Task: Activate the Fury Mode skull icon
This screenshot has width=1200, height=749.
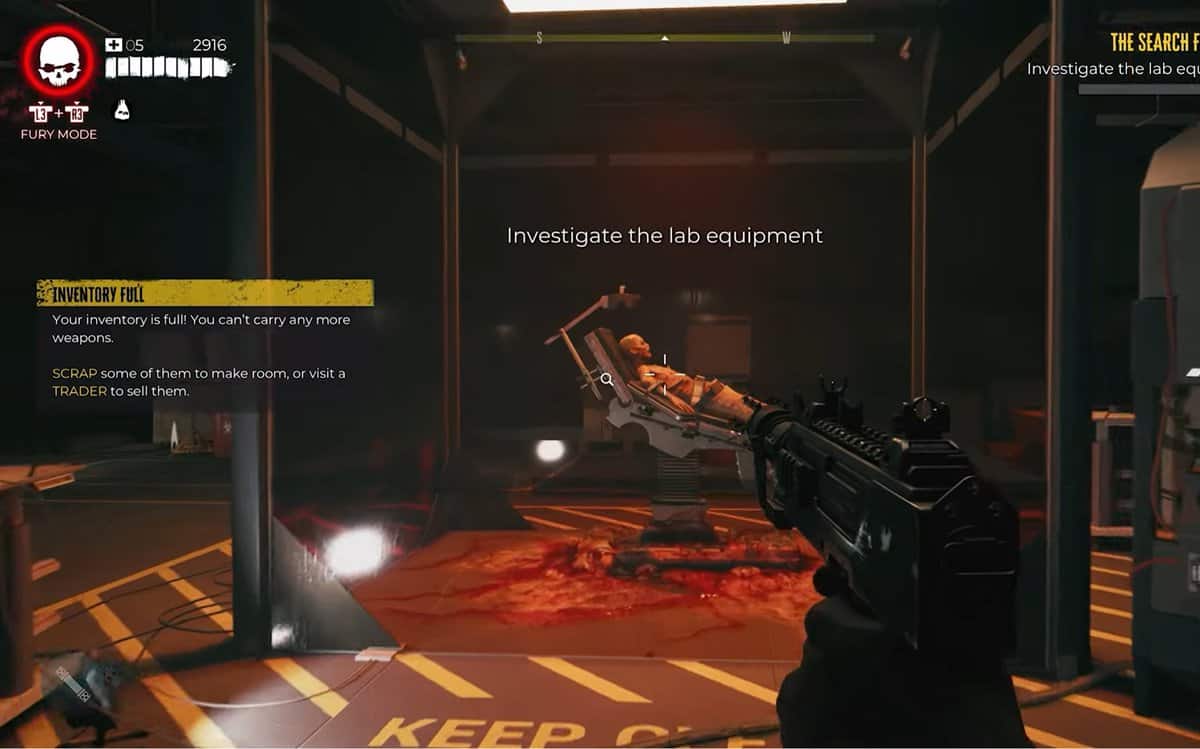Action: [x=59, y=61]
